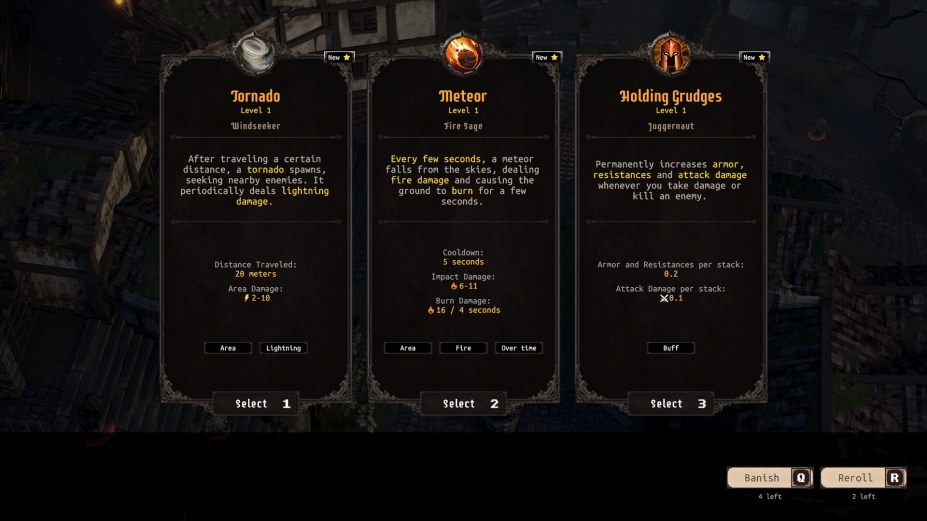
Task: Click the Fire tag on Meteor
Action: tap(463, 348)
